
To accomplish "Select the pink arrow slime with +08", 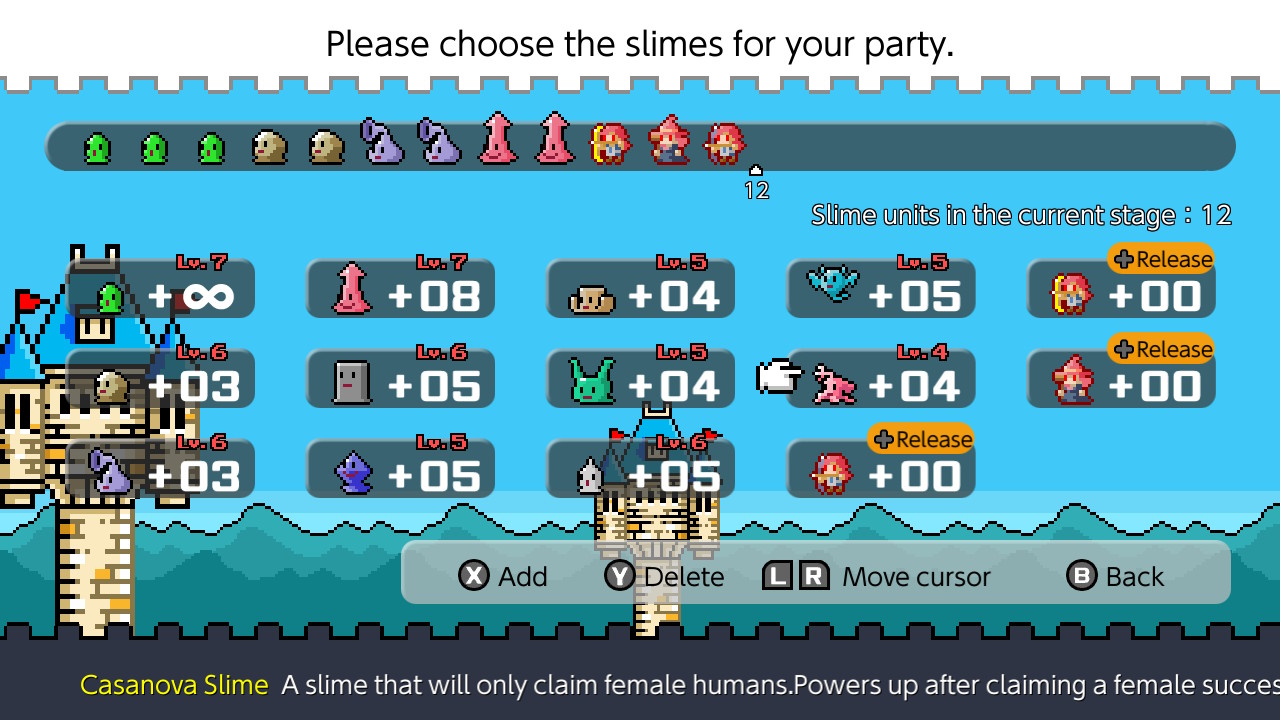I will pos(400,290).
